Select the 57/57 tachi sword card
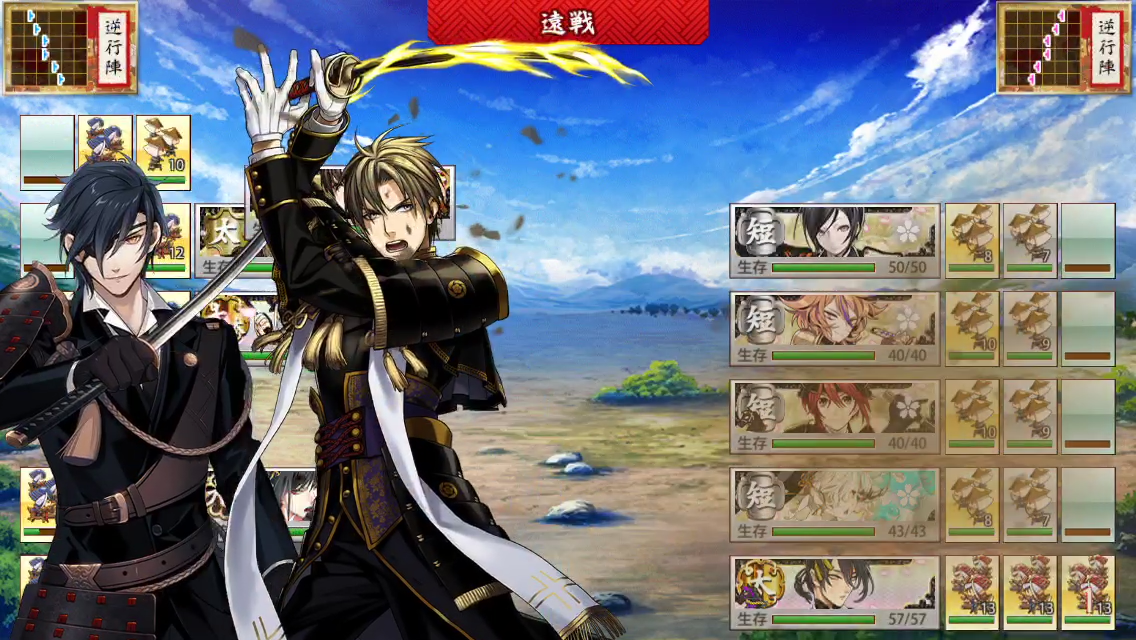This screenshot has width=1136, height=640. [x=835, y=593]
